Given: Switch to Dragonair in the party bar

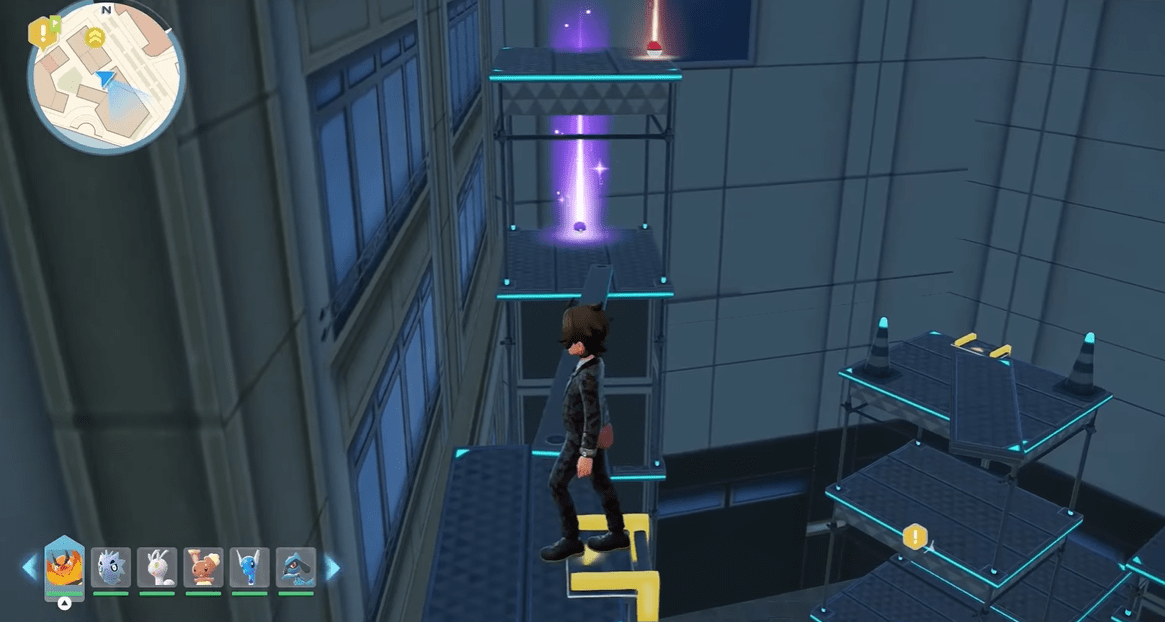Looking at the screenshot, I should 249,567.
